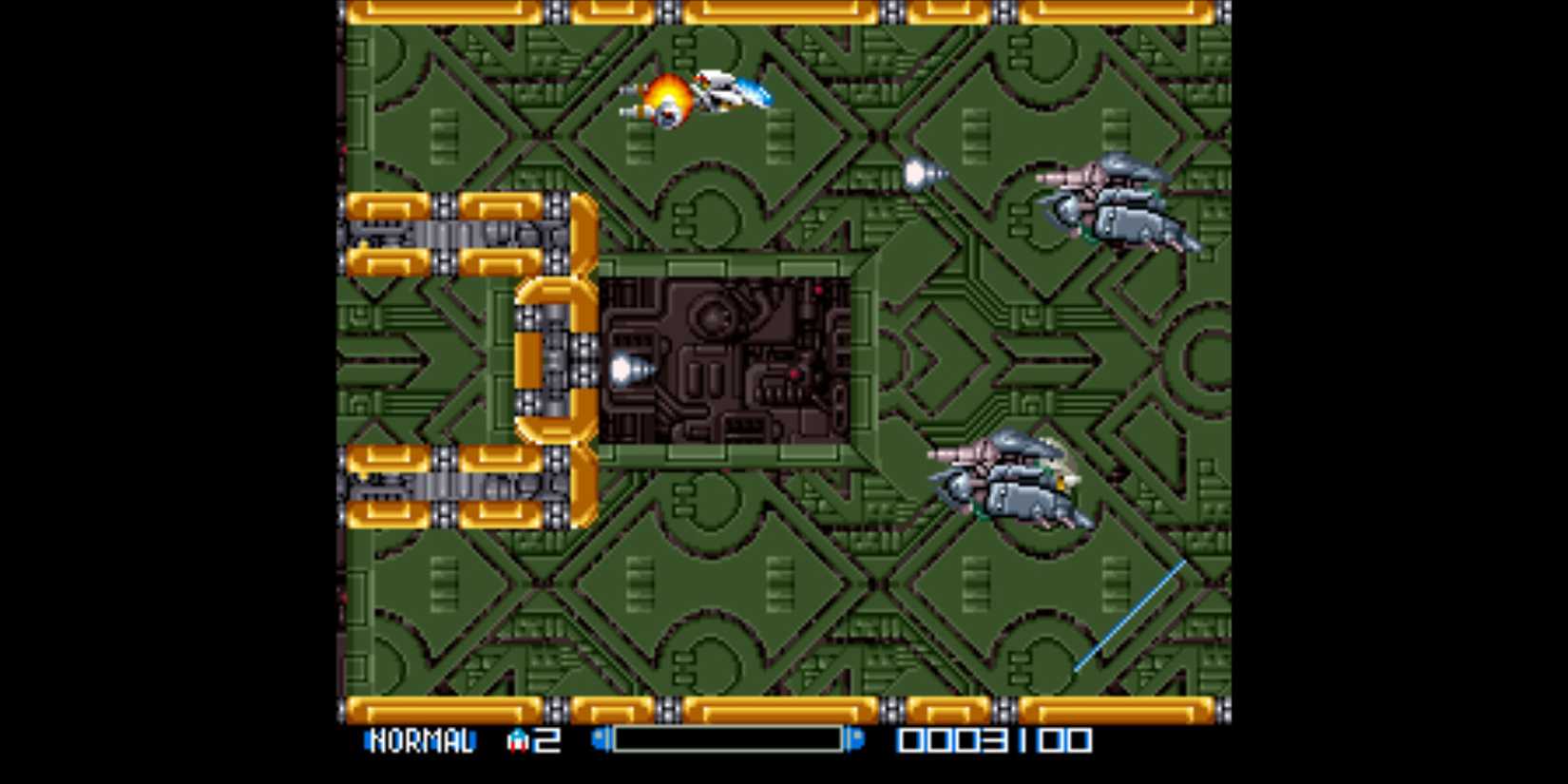1568x784 pixels.
Task: Click the blue capsule icon right of the power bar
Action: (858, 739)
